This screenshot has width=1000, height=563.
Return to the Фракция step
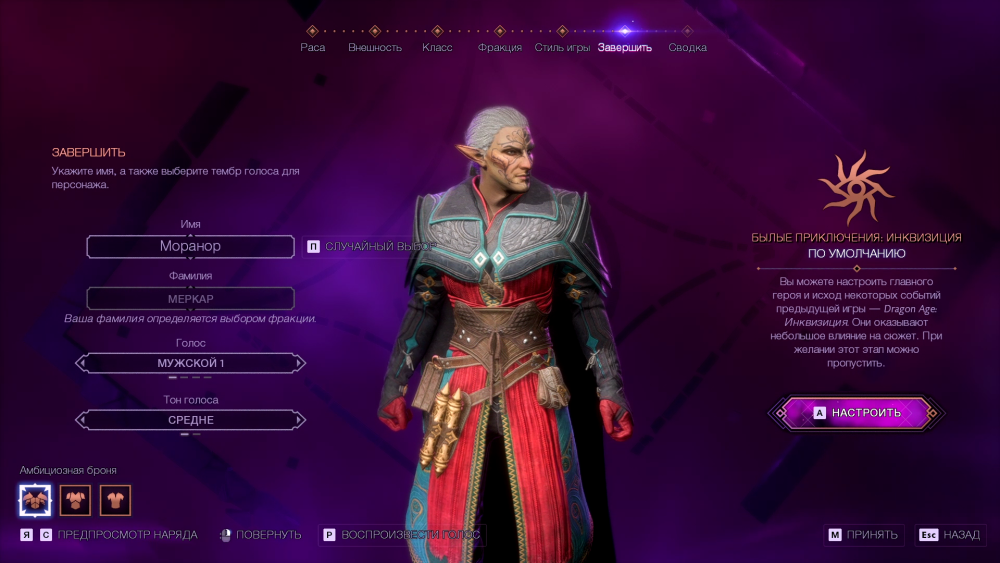point(500,47)
